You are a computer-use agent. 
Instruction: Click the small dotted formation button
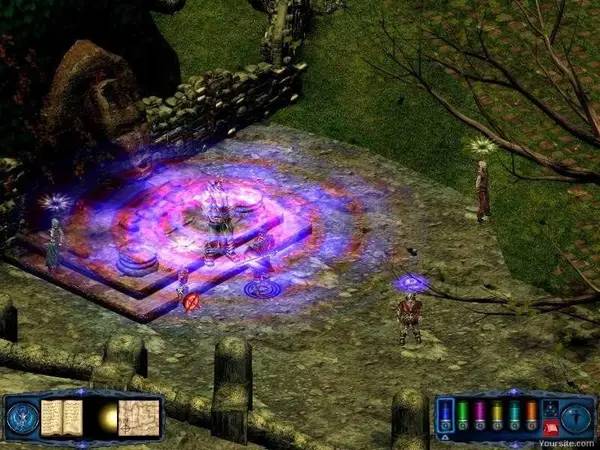(x=550, y=406)
